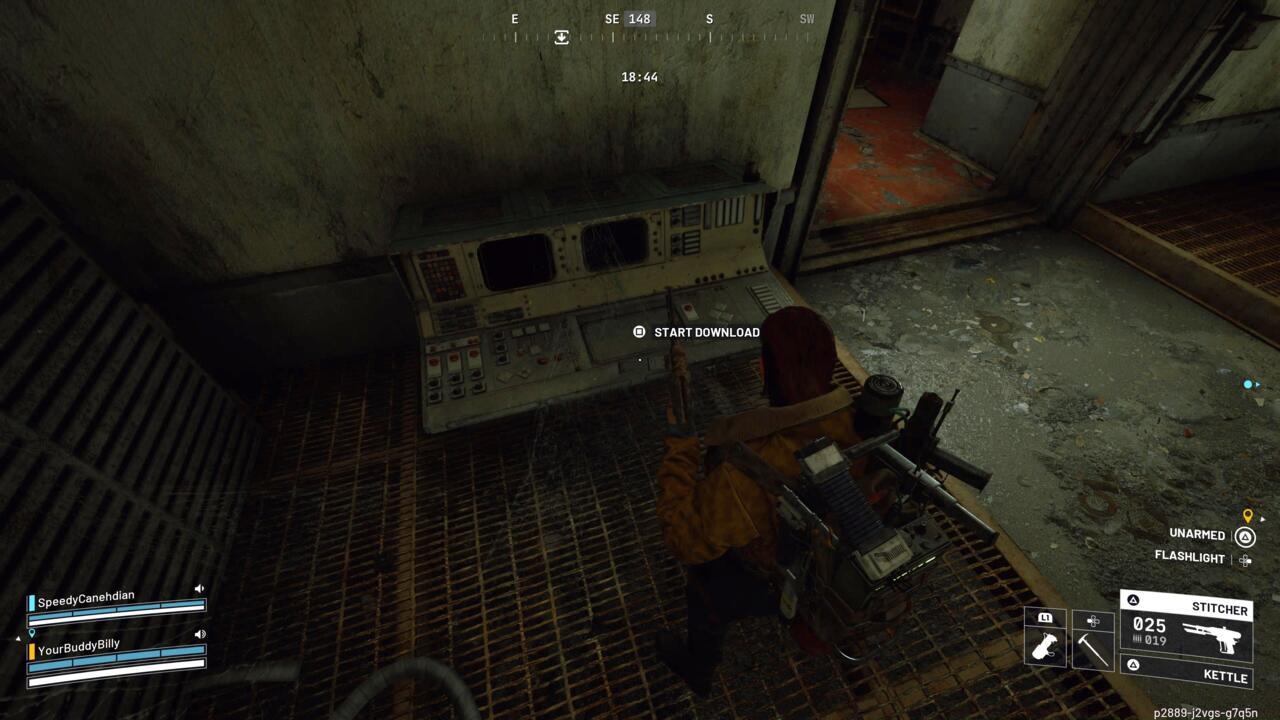Click the triangle-button icon on the Stitcher slot

(x=1134, y=600)
